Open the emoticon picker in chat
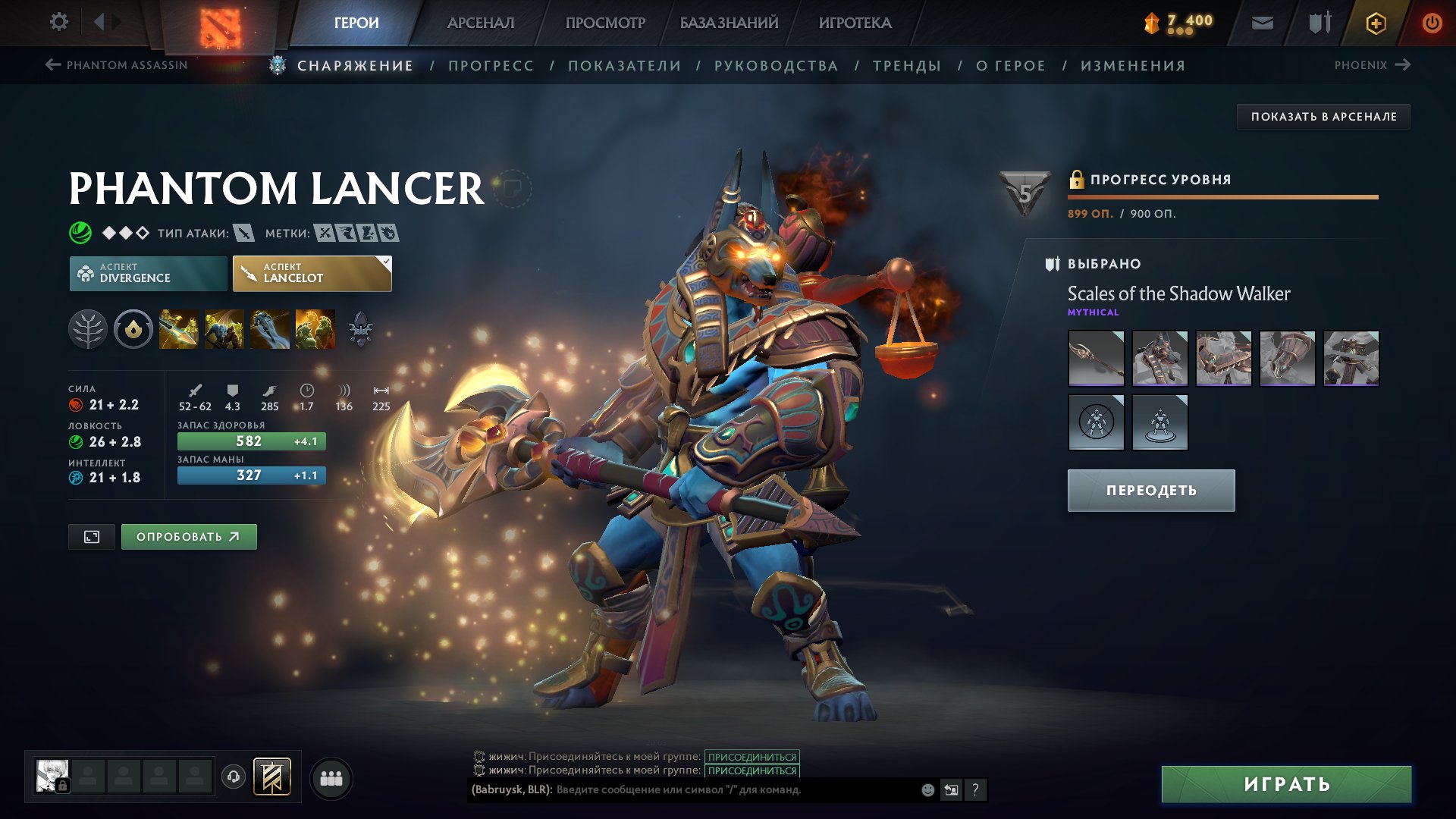The height and width of the screenshot is (819, 1456). coord(927,789)
